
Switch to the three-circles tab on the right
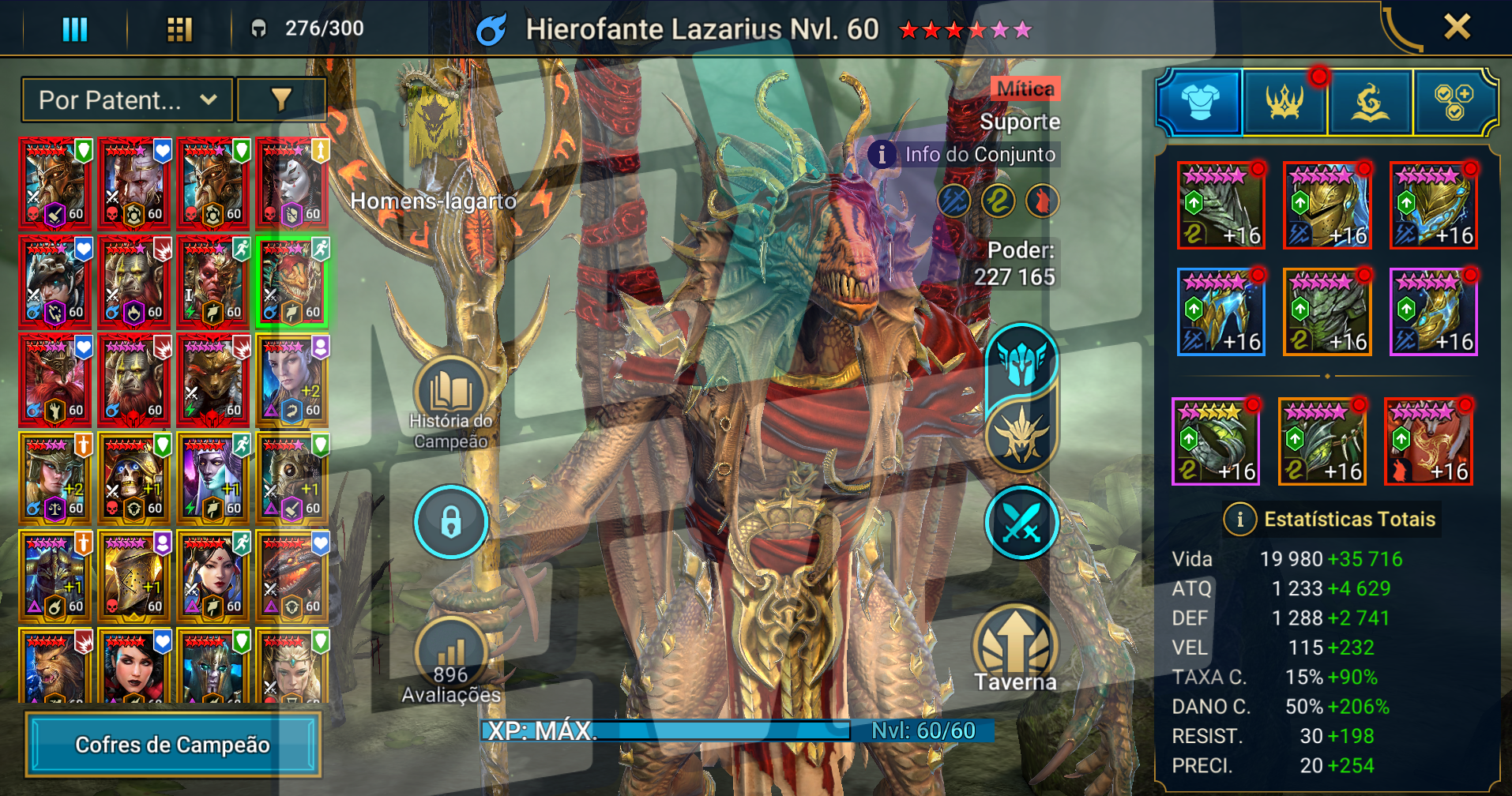click(x=1454, y=103)
